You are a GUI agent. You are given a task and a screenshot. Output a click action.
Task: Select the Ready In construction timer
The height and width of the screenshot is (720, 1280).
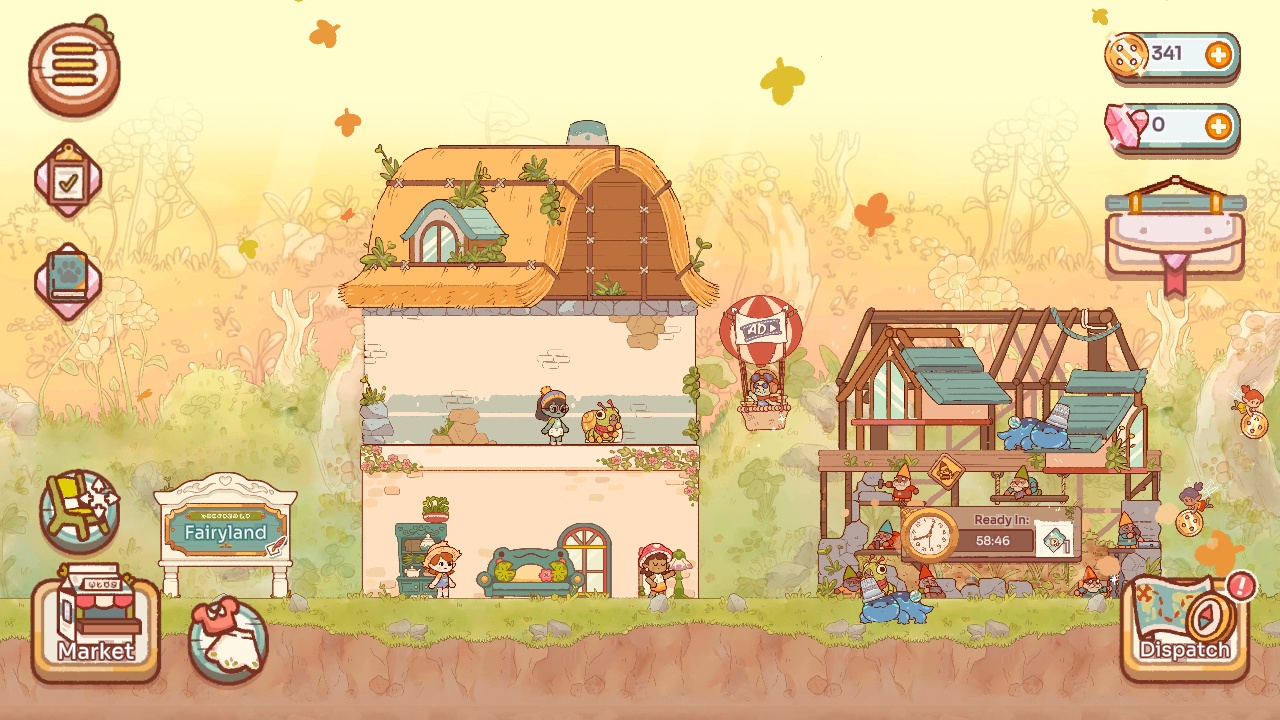pos(990,532)
